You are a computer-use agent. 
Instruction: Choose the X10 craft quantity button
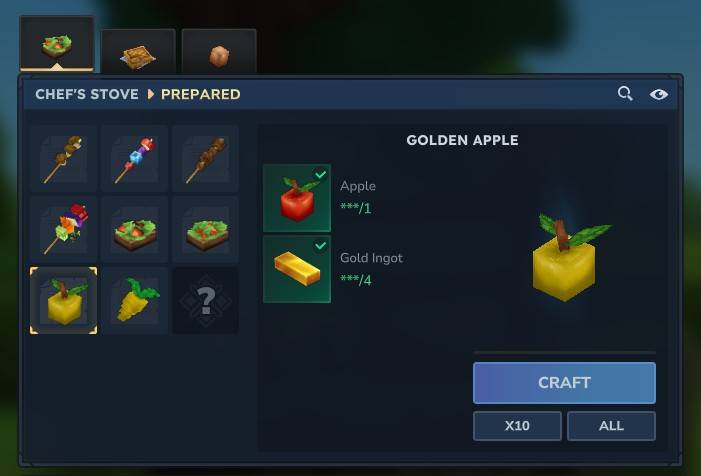coord(517,426)
